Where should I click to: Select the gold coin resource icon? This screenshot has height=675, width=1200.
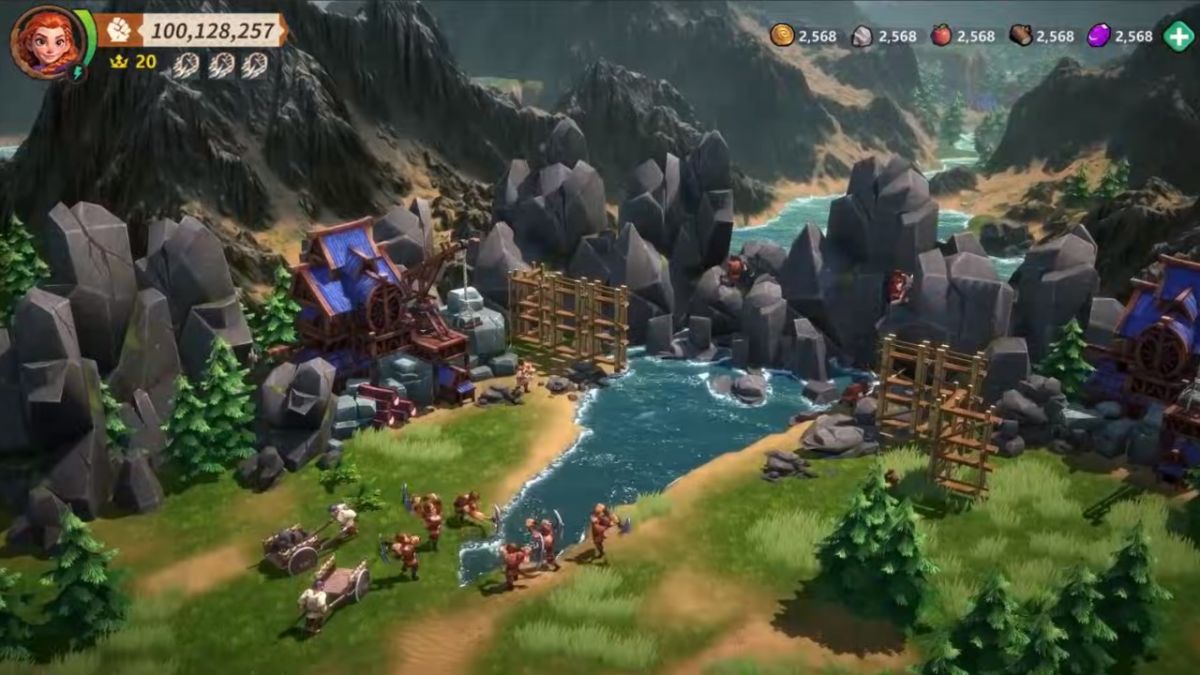pos(781,36)
